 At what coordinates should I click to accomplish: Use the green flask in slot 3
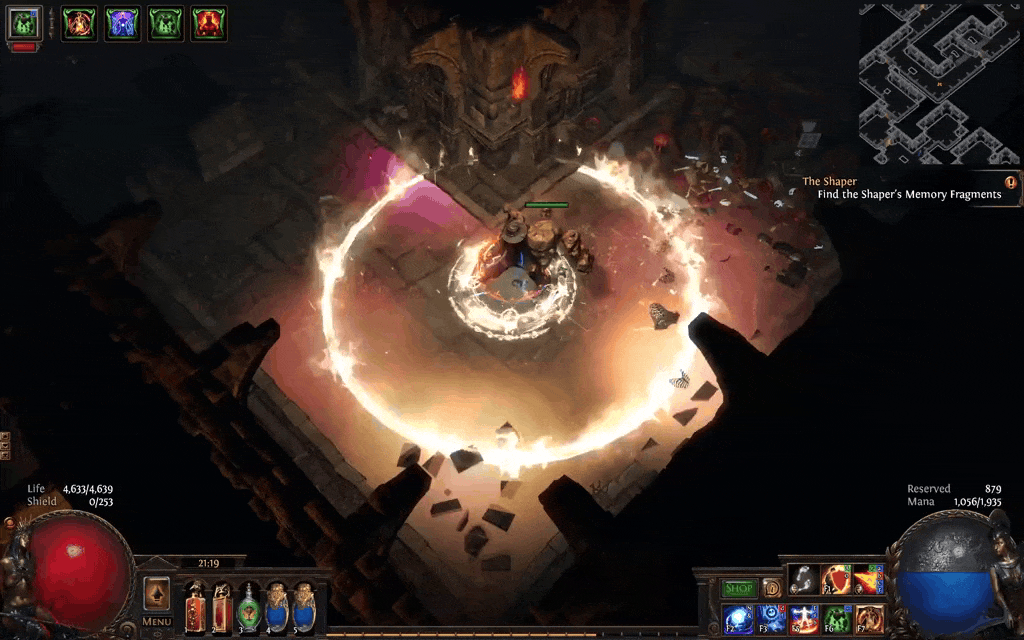(249, 606)
